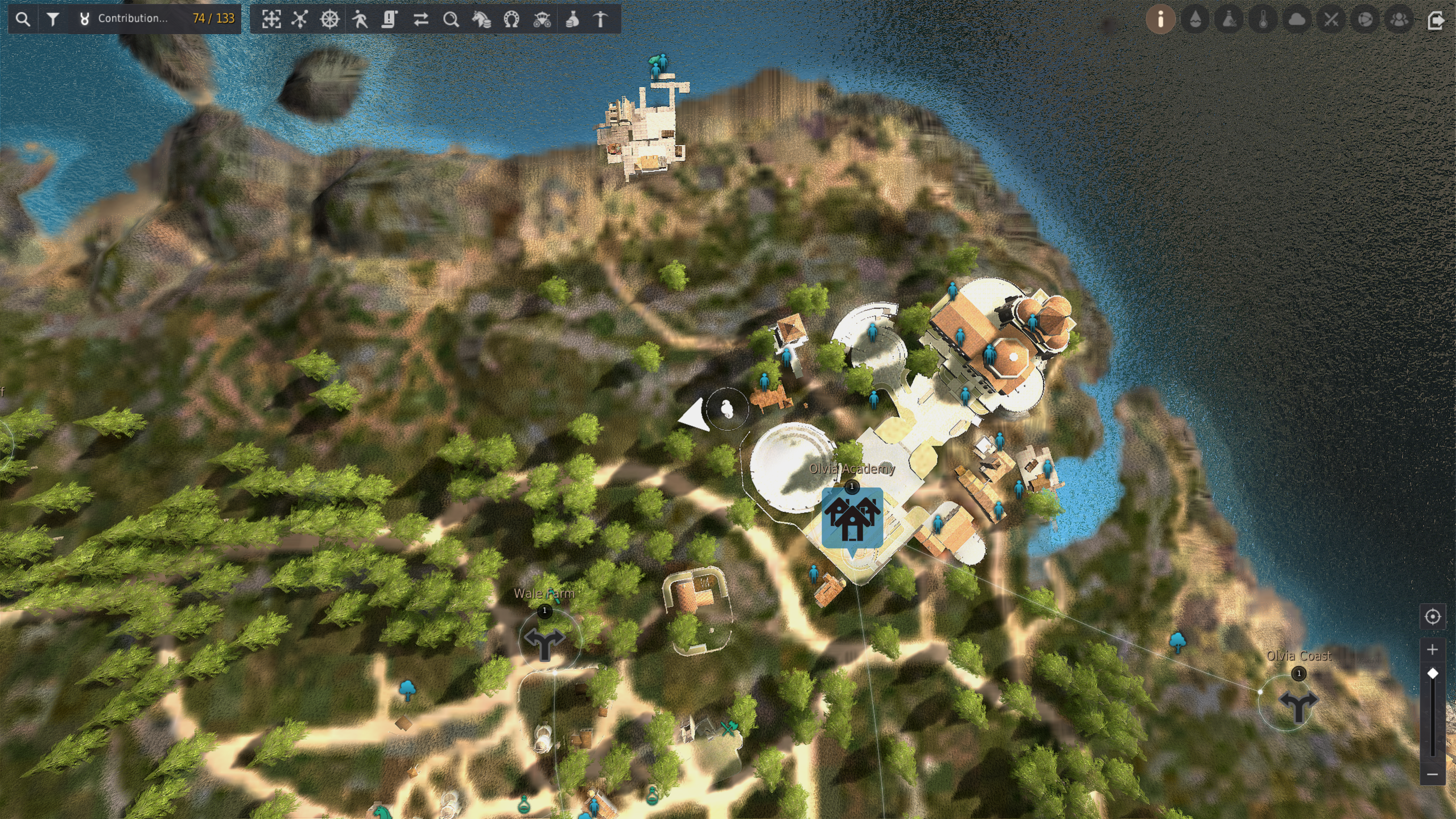
Task: Select the Olvia Academy town node
Action: coord(852,517)
